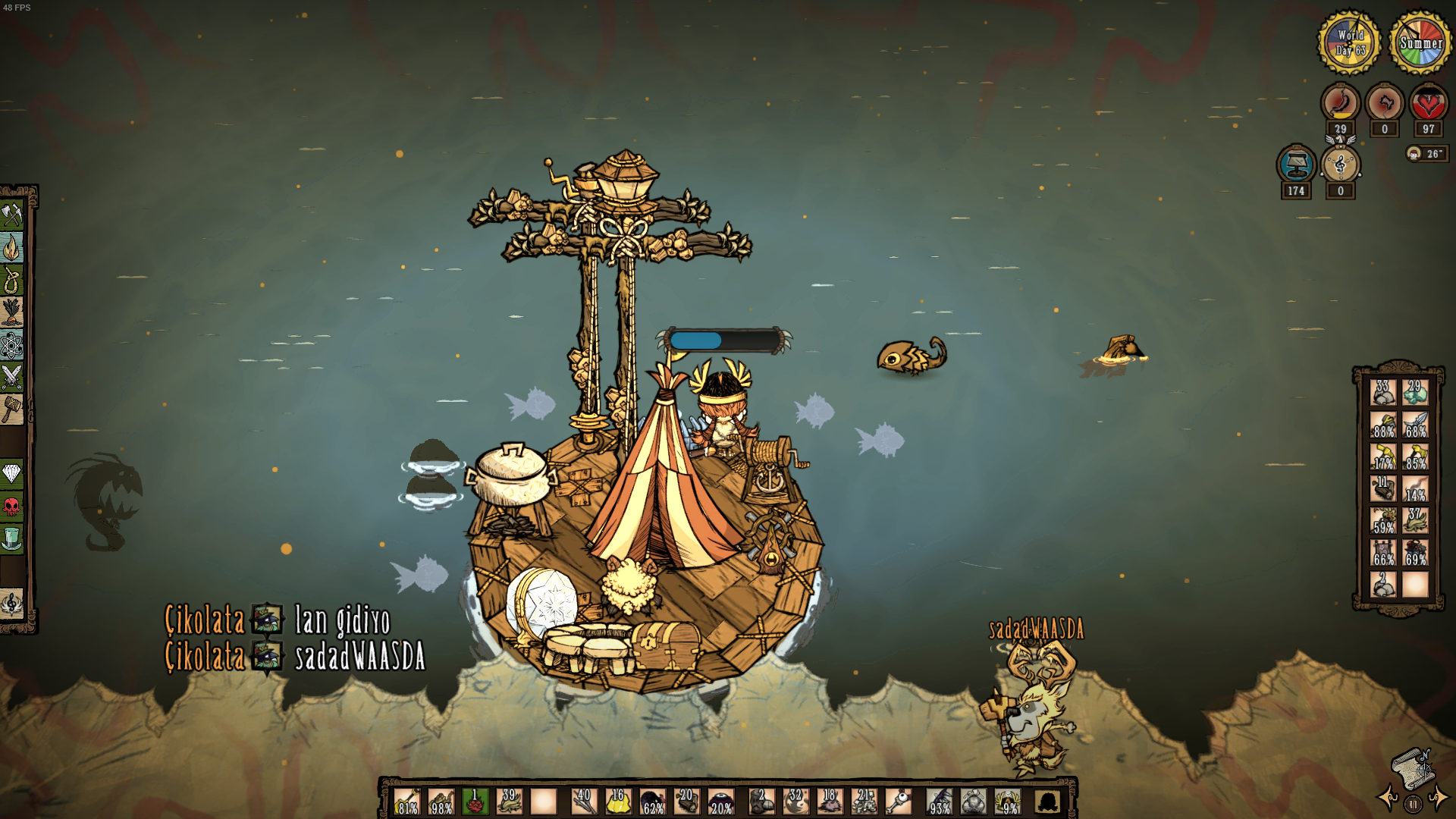Open the treble clef songs tab

click(12, 604)
